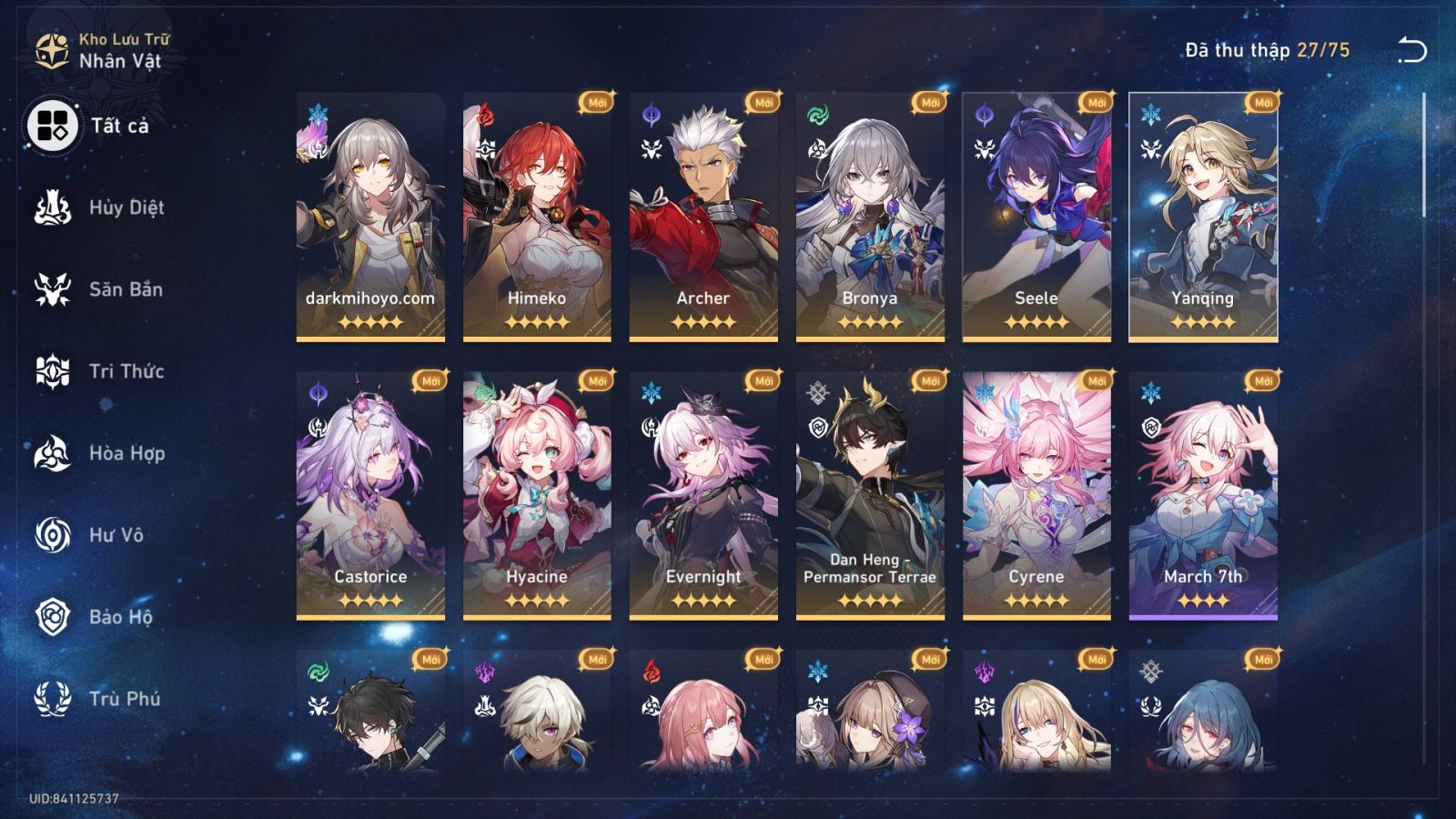
Task: Open Himeko's character card
Action: pos(535,216)
